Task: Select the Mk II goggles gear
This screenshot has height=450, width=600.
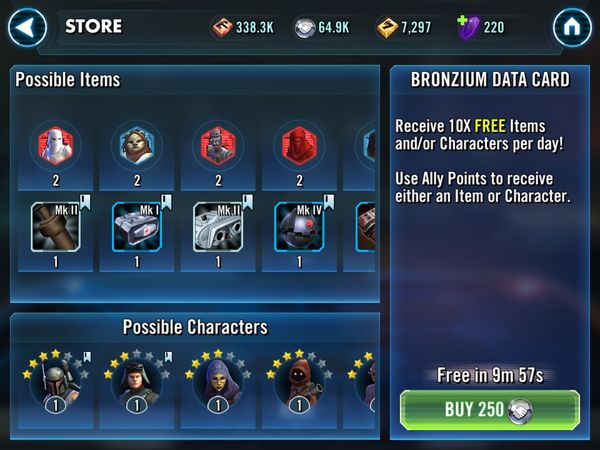Action: tap(218, 227)
